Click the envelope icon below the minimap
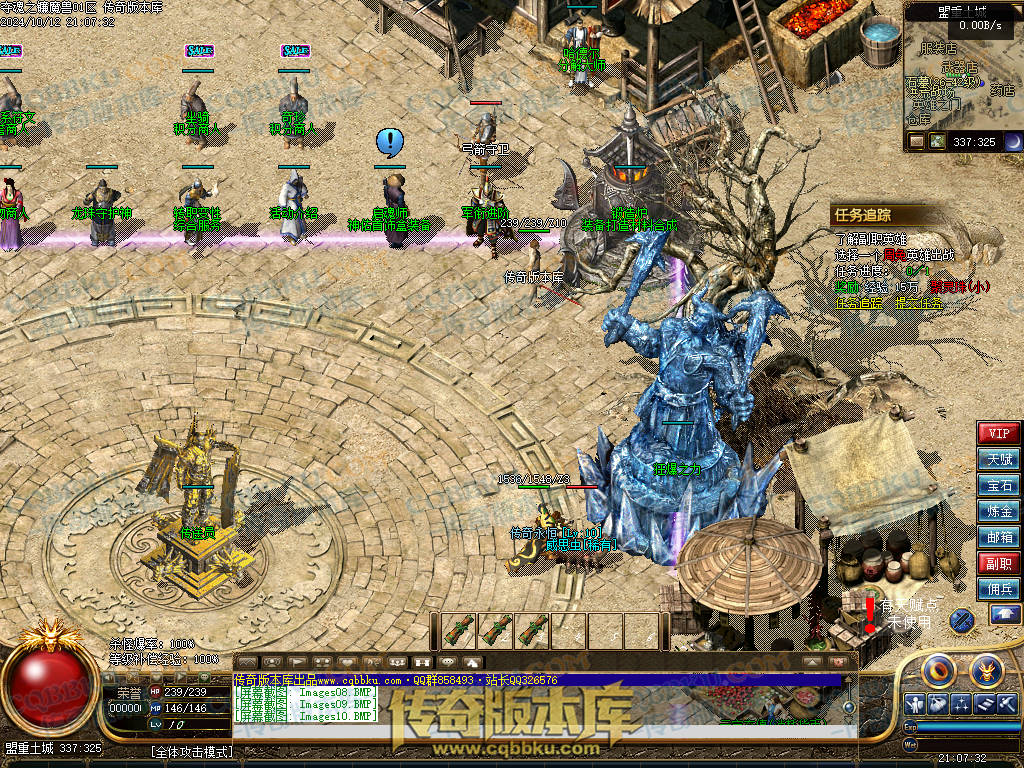 point(917,142)
